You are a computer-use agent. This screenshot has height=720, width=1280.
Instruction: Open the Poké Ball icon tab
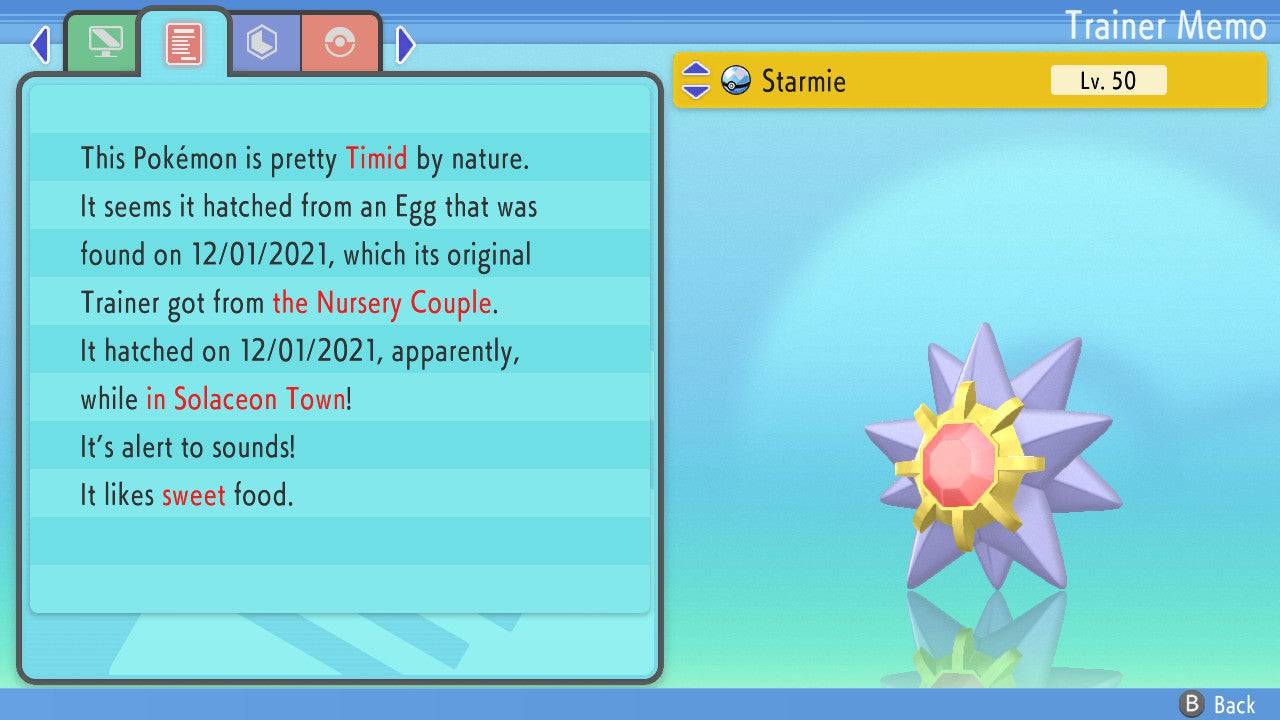340,43
